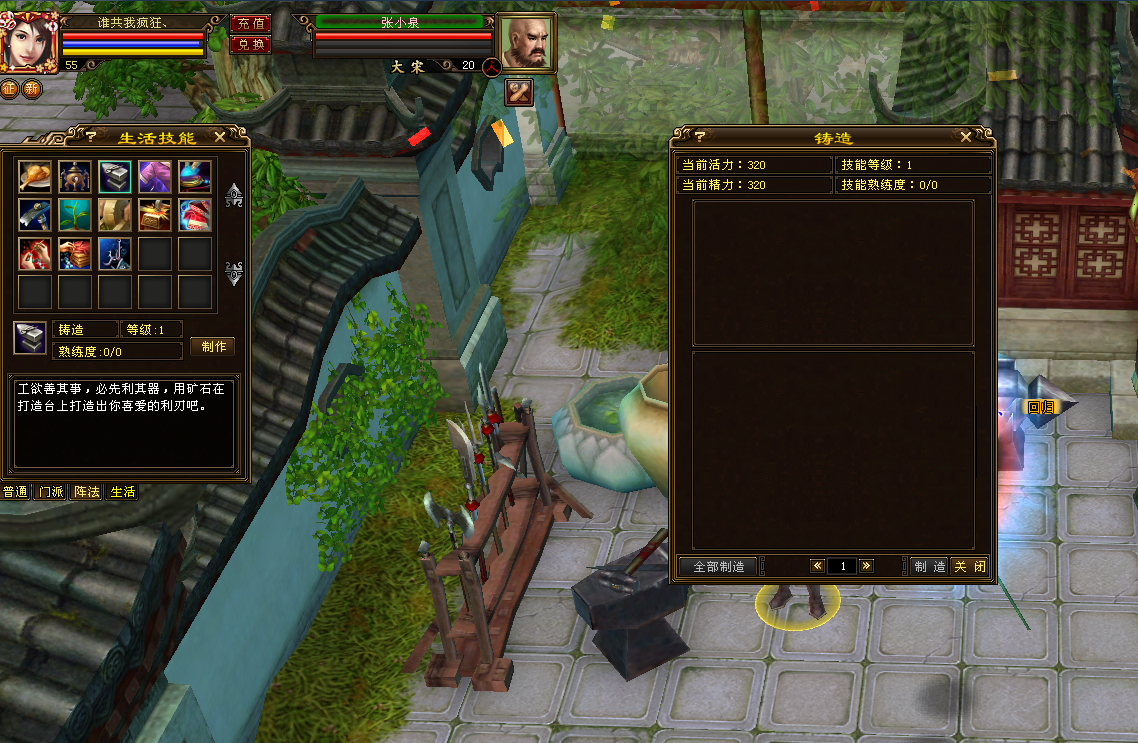The width and height of the screenshot is (1138, 743).
Task: Click the 全部制造 craft-all button
Action: coord(717,566)
